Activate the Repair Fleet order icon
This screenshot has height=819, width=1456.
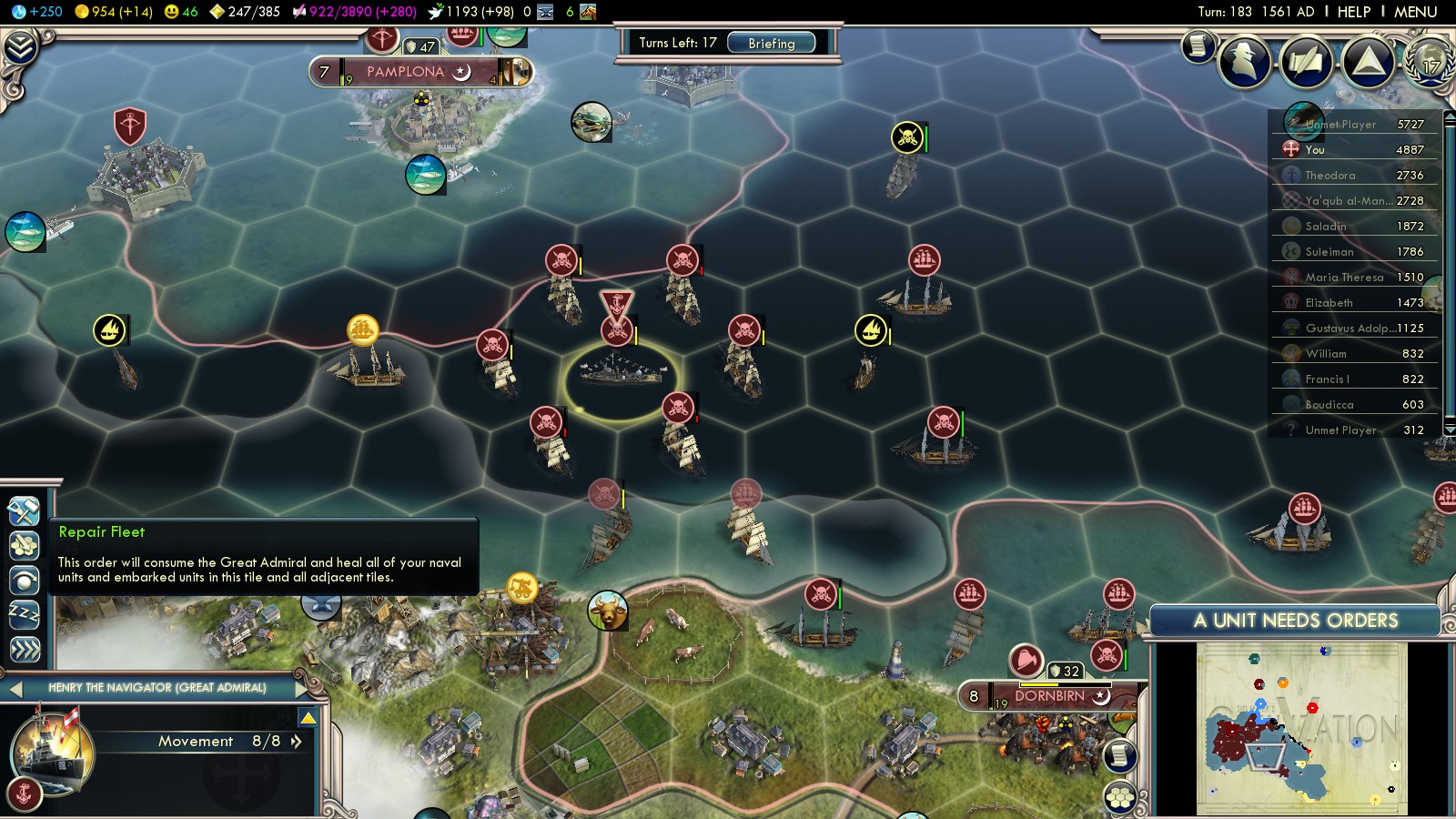(24, 511)
